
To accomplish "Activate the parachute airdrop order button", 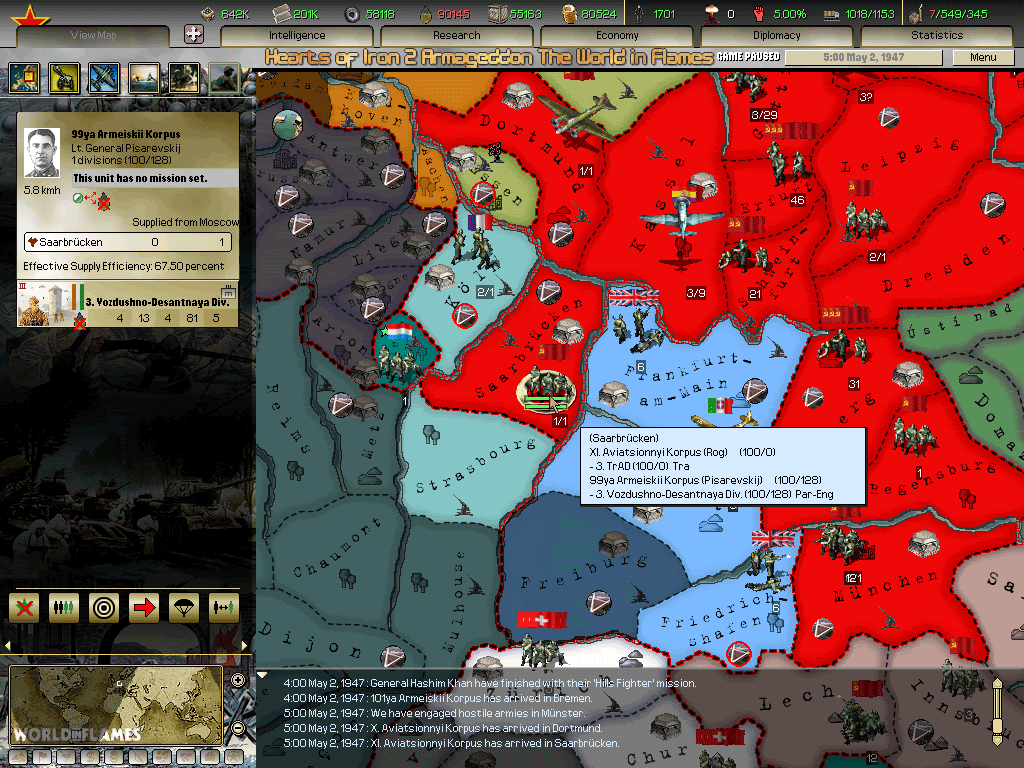I will [183, 607].
